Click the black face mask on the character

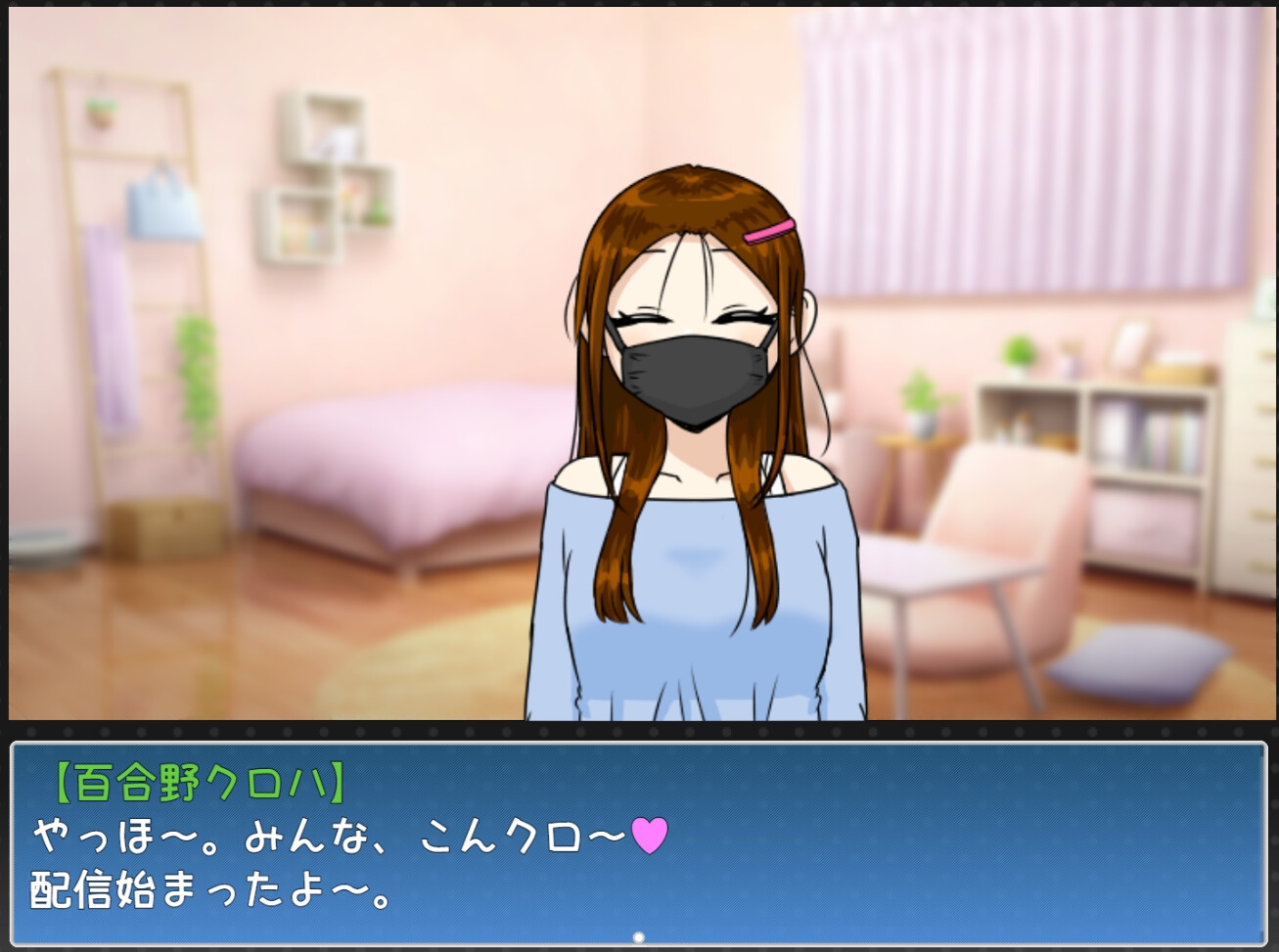click(x=693, y=375)
